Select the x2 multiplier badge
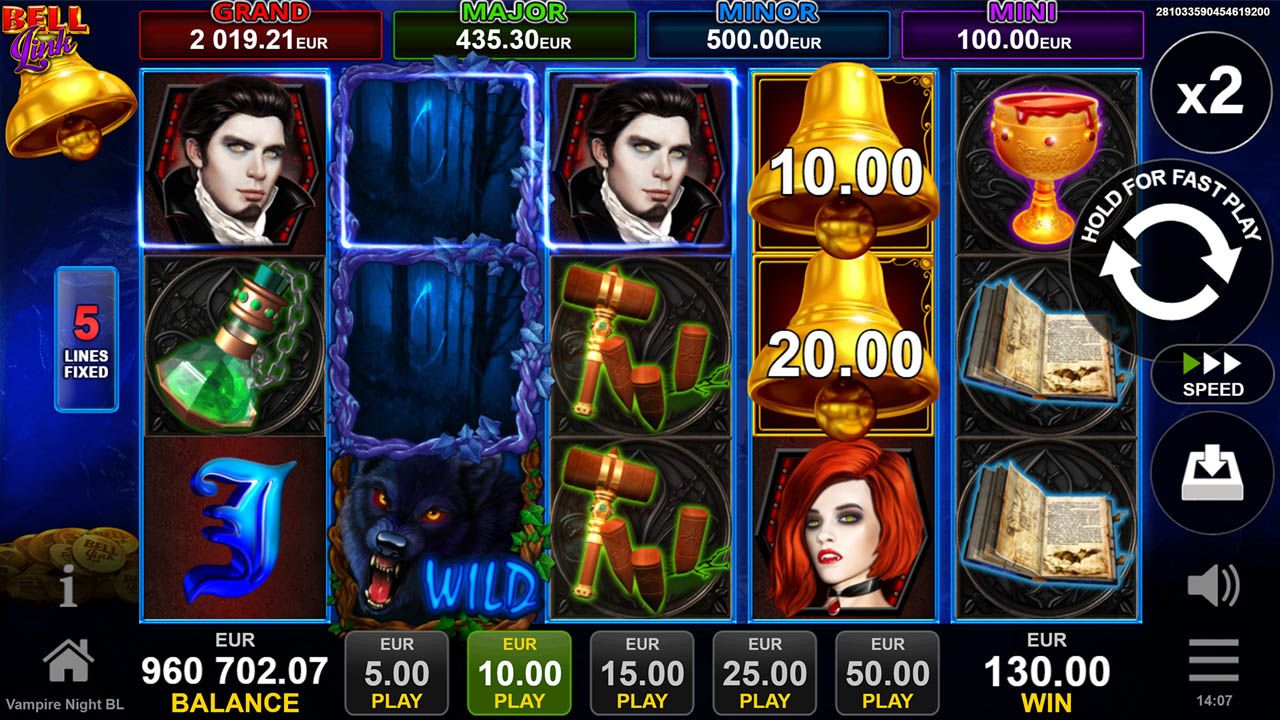Image resolution: width=1280 pixels, height=720 pixels. 1211,90
